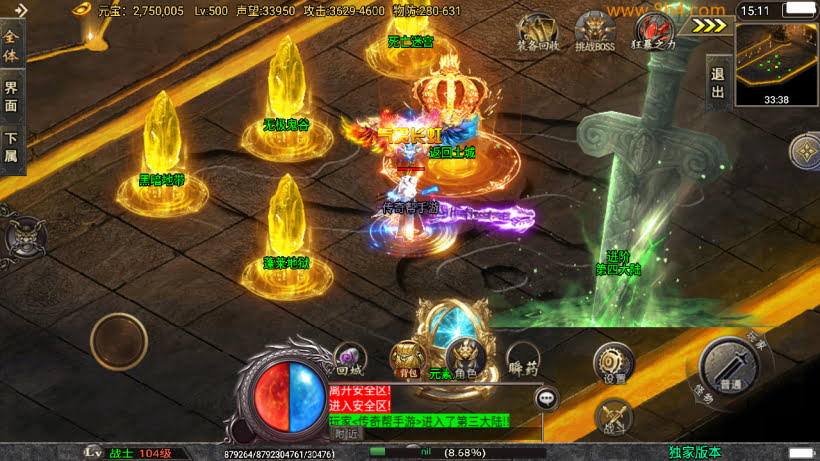This screenshot has height=461, width=820.
Task: Activate the 狂暴之力 red crystal icon
Action: (654, 30)
